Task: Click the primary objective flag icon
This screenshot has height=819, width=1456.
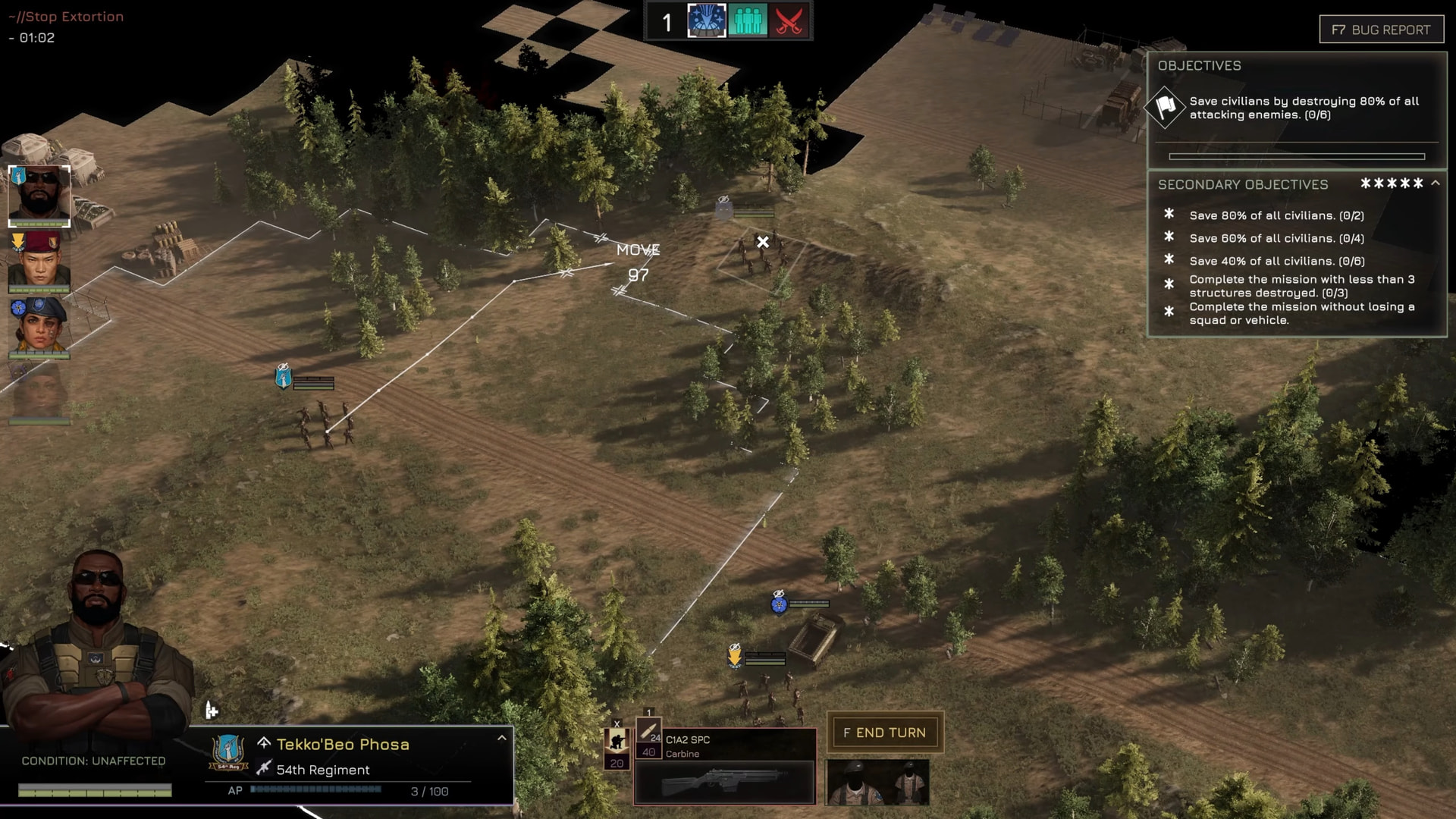Action: point(1166,107)
